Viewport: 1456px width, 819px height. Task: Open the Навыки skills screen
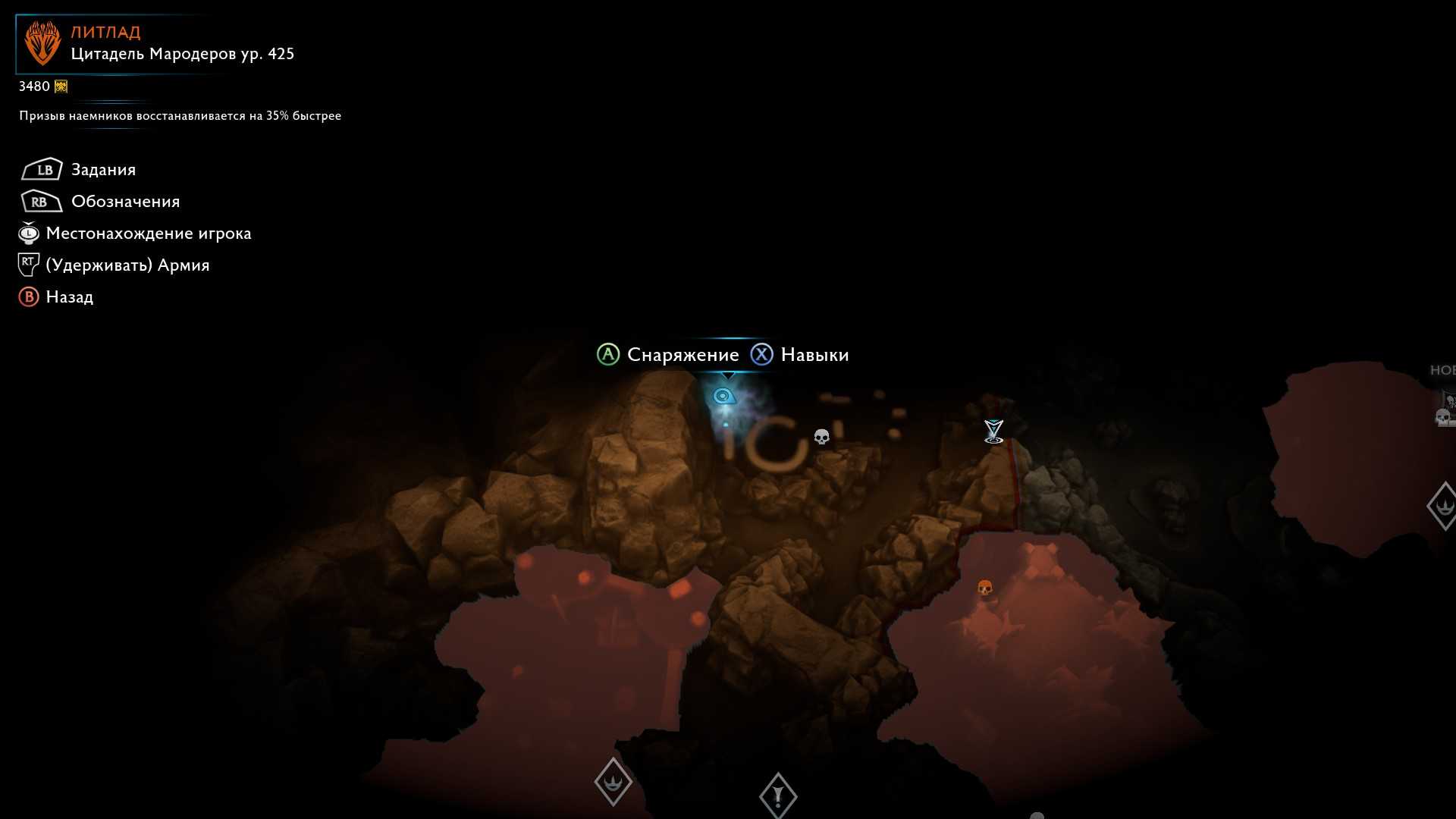click(814, 355)
